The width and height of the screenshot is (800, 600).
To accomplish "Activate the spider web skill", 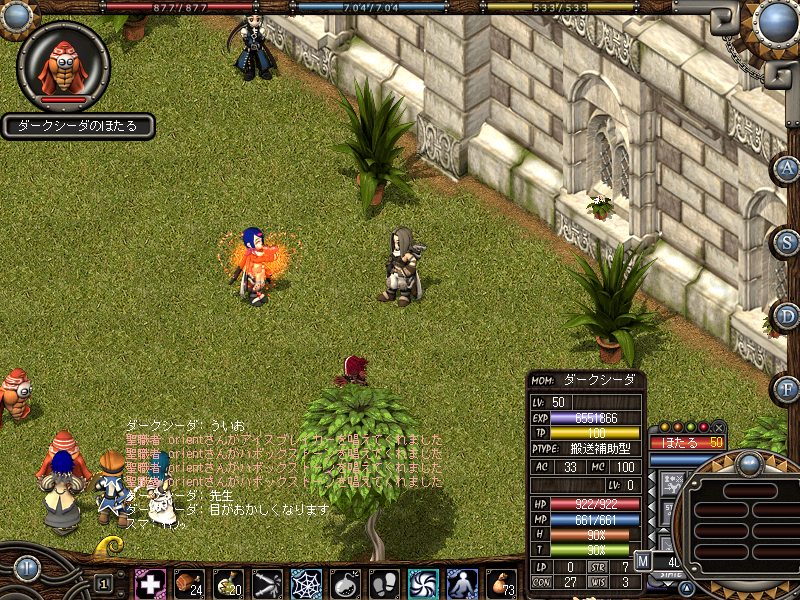I will [306, 583].
